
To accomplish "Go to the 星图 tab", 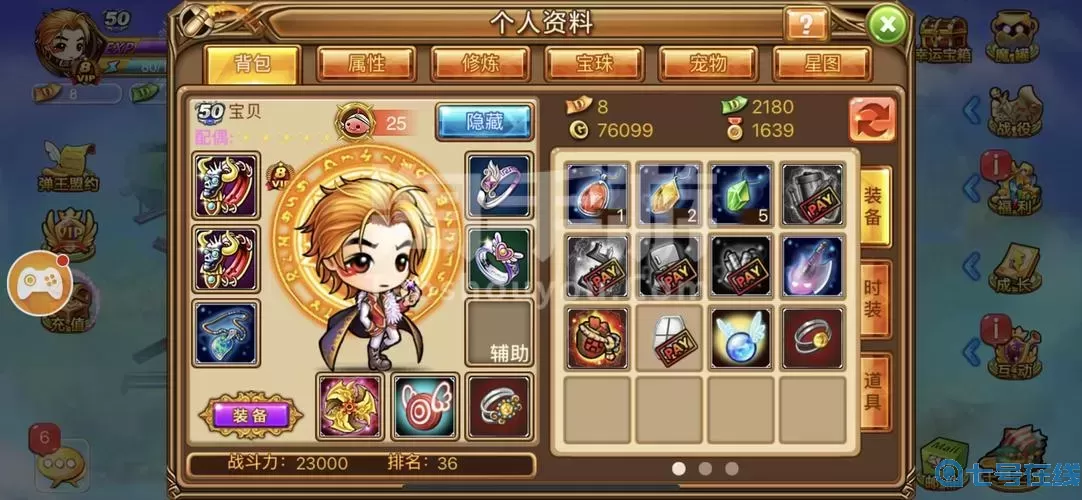I will (822, 64).
